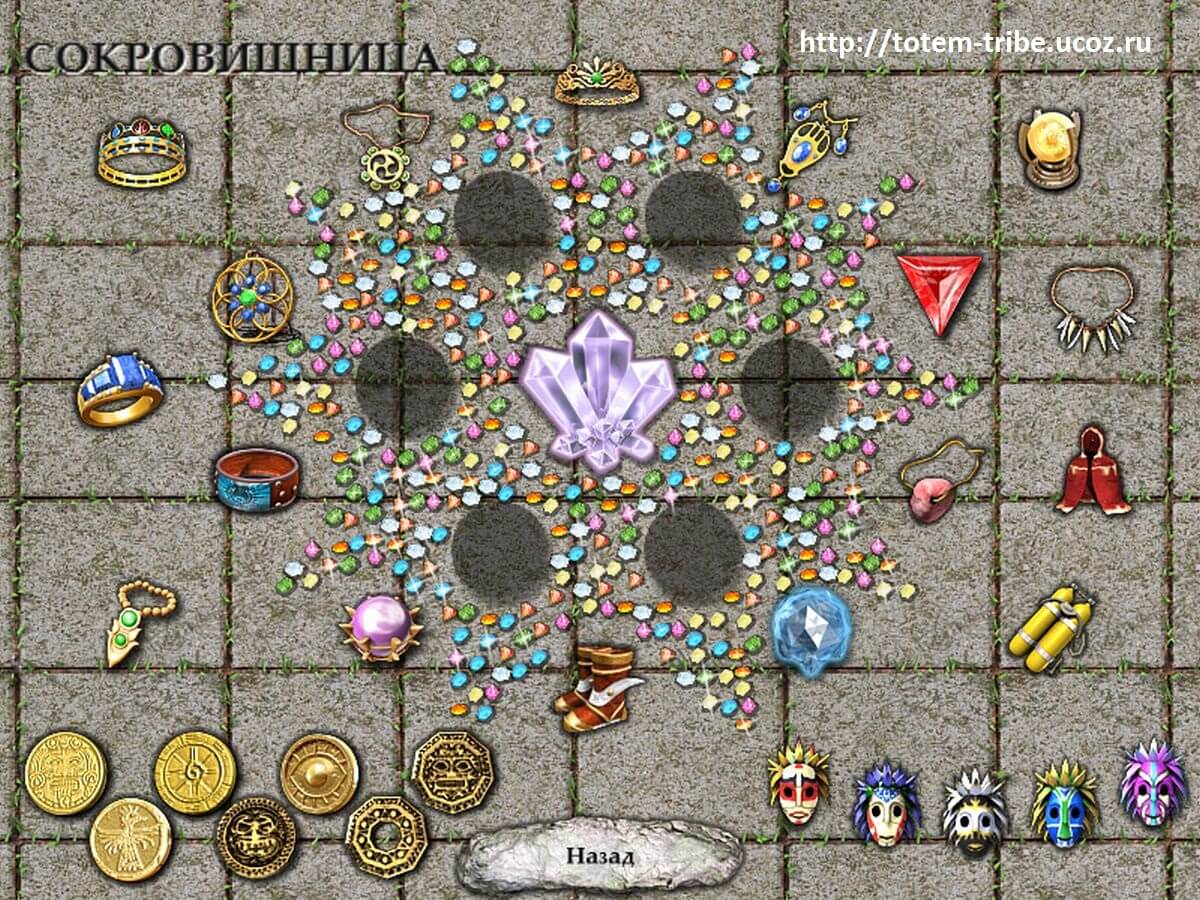Click the Назад back button

600,856
